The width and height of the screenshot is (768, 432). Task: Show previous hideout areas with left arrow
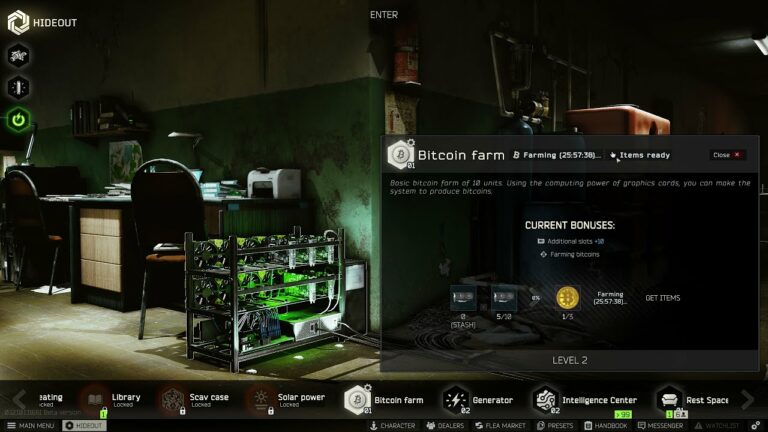pos(19,400)
